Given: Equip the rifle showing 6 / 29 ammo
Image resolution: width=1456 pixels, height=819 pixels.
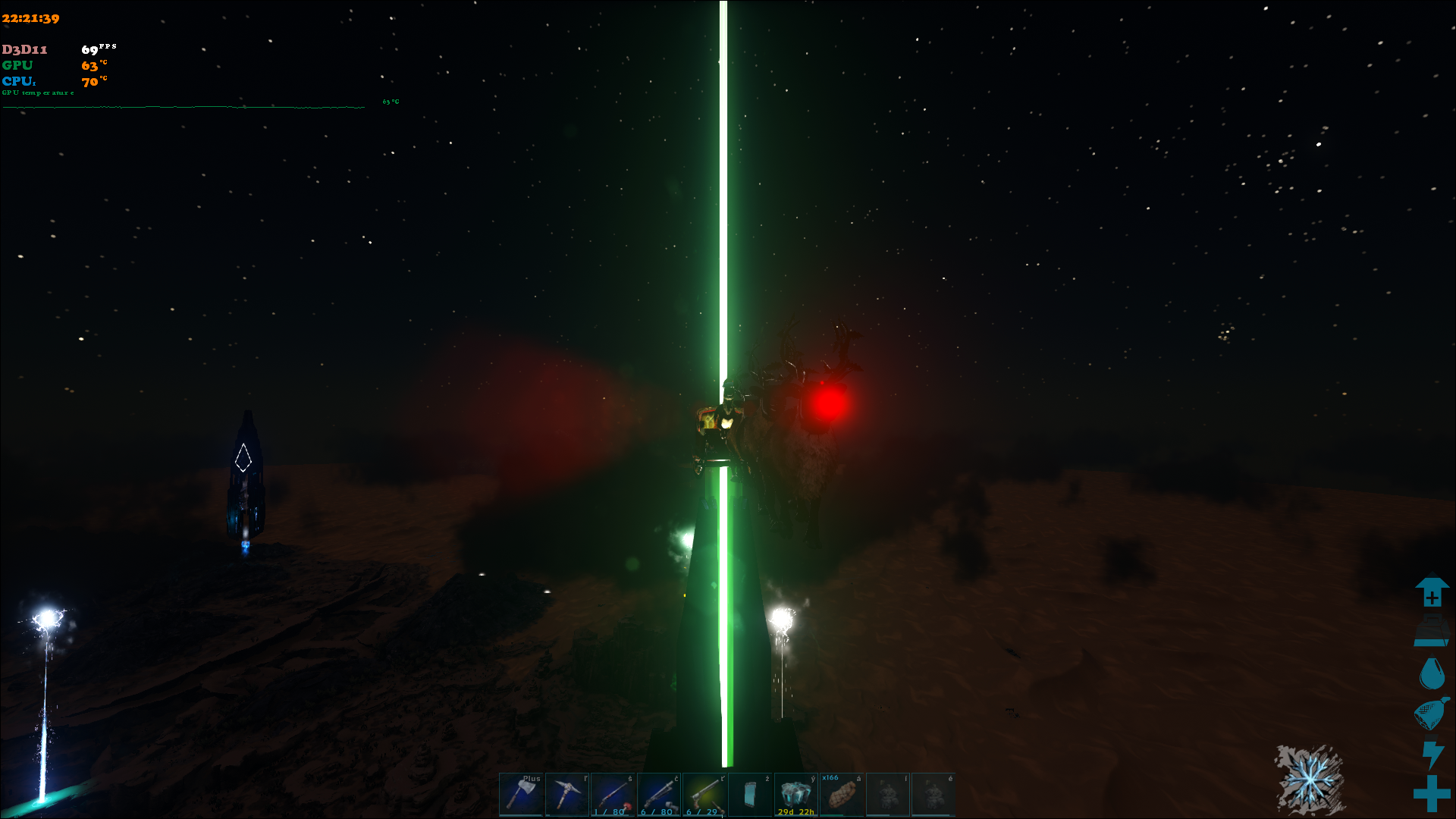Looking at the screenshot, I should click(704, 794).
